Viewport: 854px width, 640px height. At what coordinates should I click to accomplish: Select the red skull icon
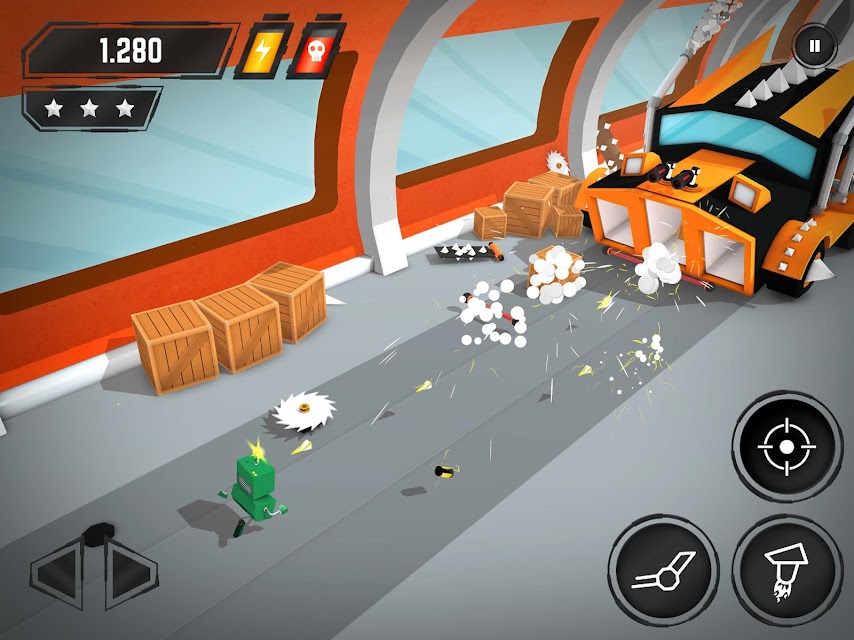coord(315,52)
